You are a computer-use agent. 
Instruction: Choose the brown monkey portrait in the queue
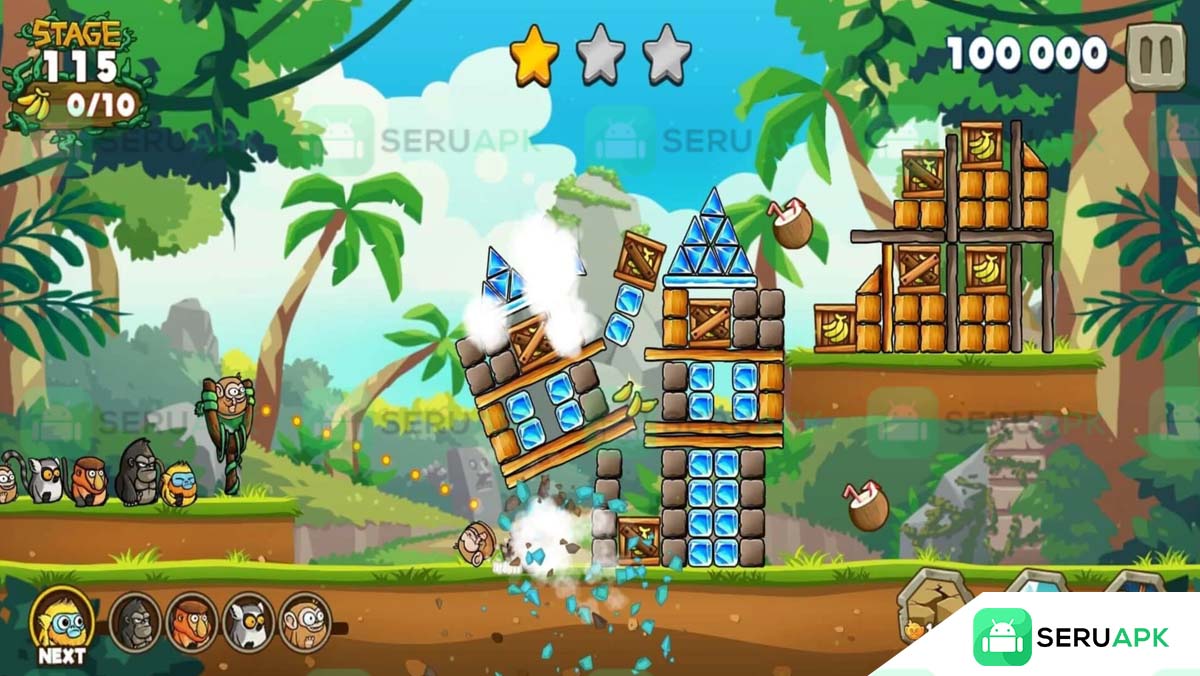(304, 623)
